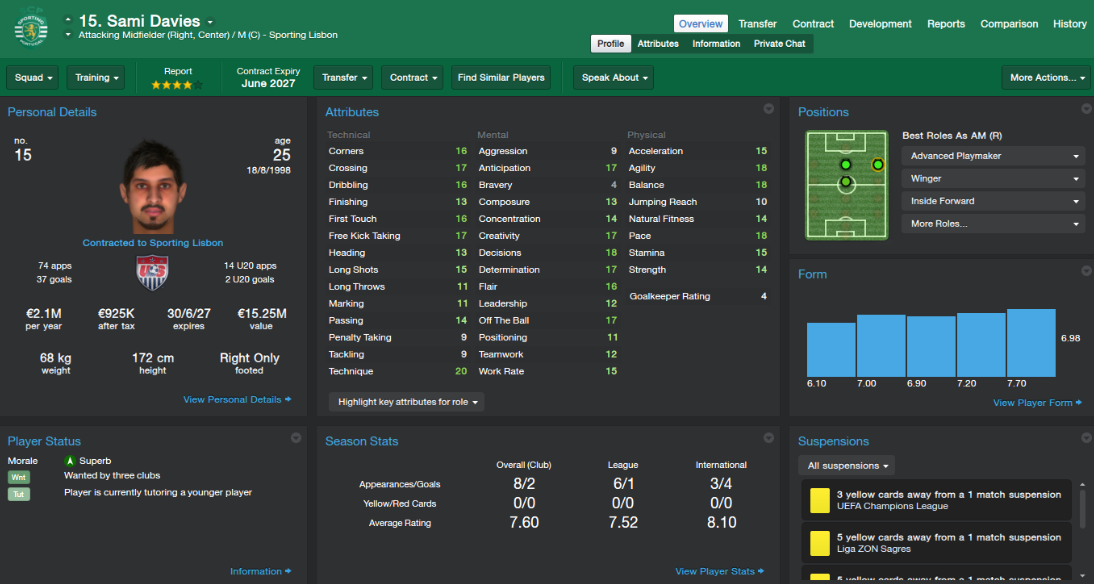Image resolution: width=1094 pixels, height=584 pixels.
Task: Open the All suspensions filter dropdown
Action: (846, 466)
